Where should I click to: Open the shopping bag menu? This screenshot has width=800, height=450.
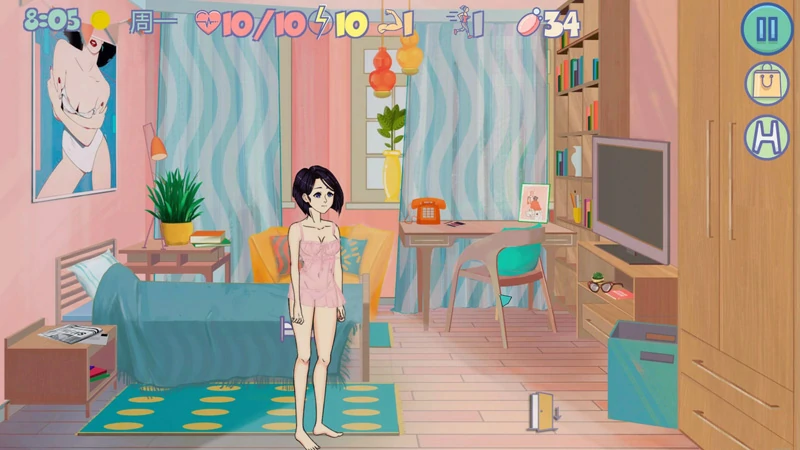(767, 83)
